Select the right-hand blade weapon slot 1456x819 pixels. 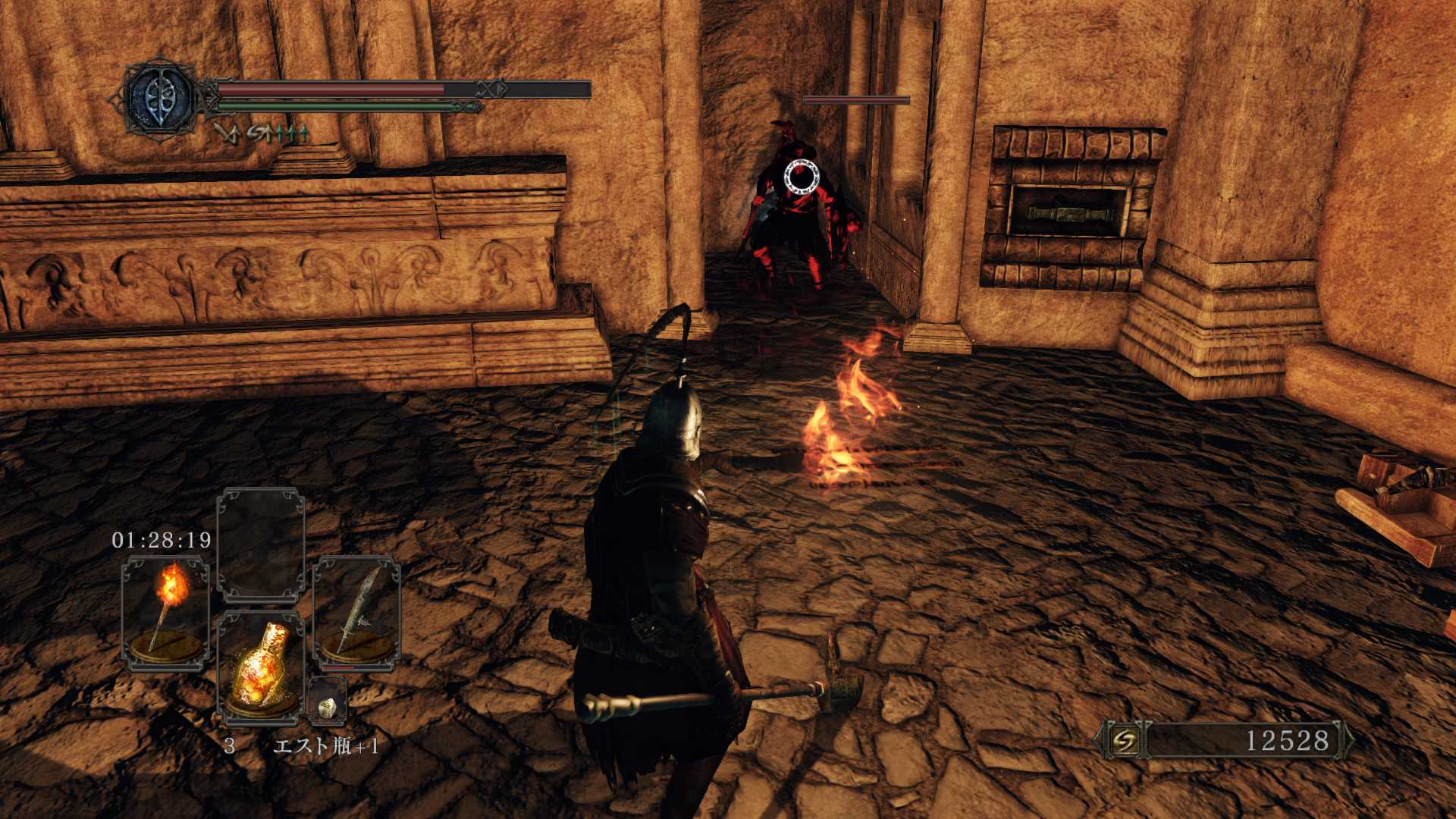(x=356, y=613)
